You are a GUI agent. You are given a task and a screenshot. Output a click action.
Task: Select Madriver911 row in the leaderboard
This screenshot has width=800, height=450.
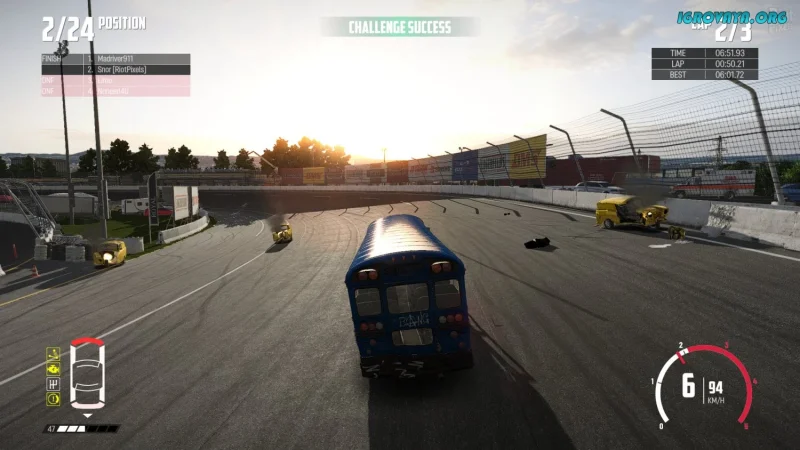point(115,59)
